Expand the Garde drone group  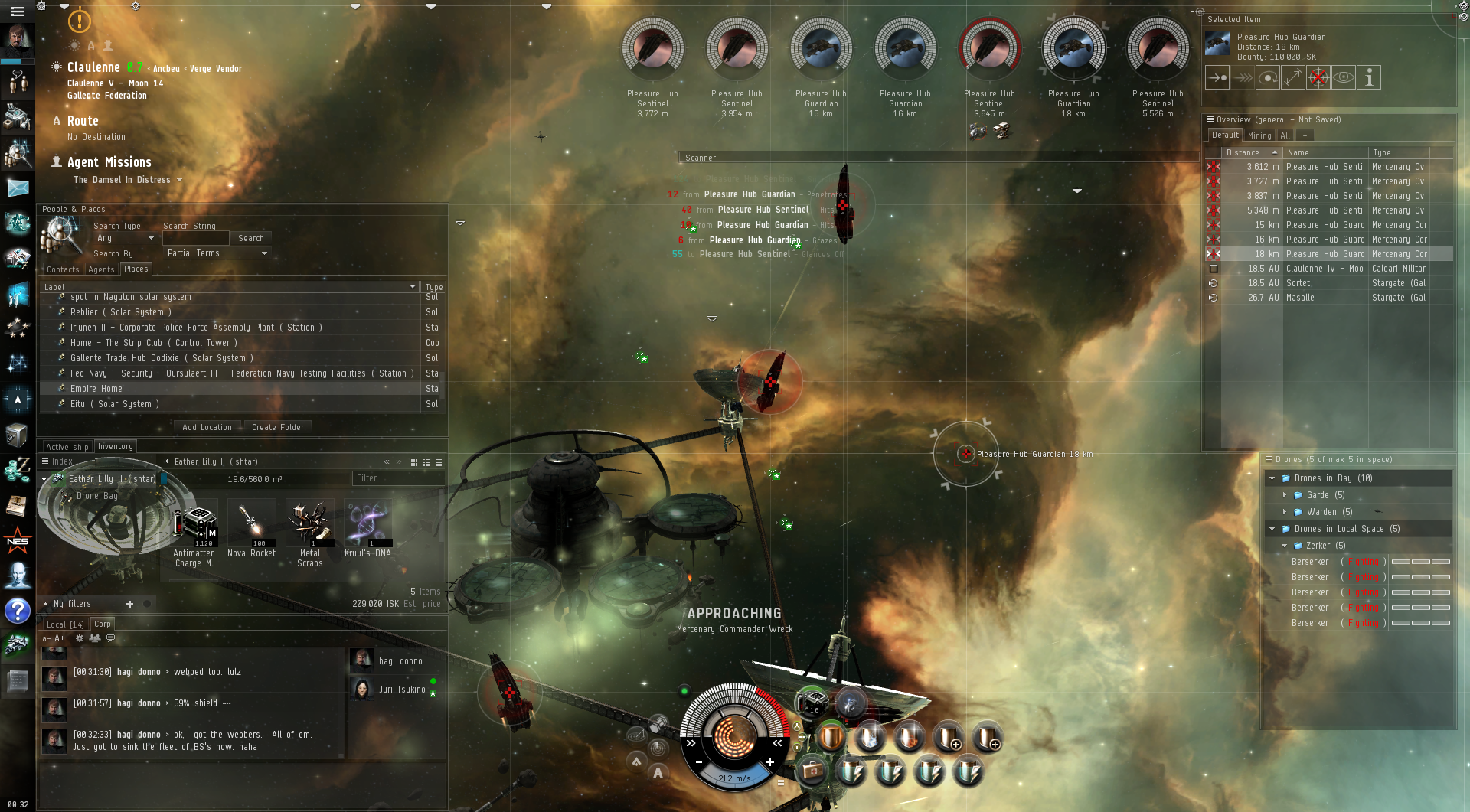[x=1285, y=495]
